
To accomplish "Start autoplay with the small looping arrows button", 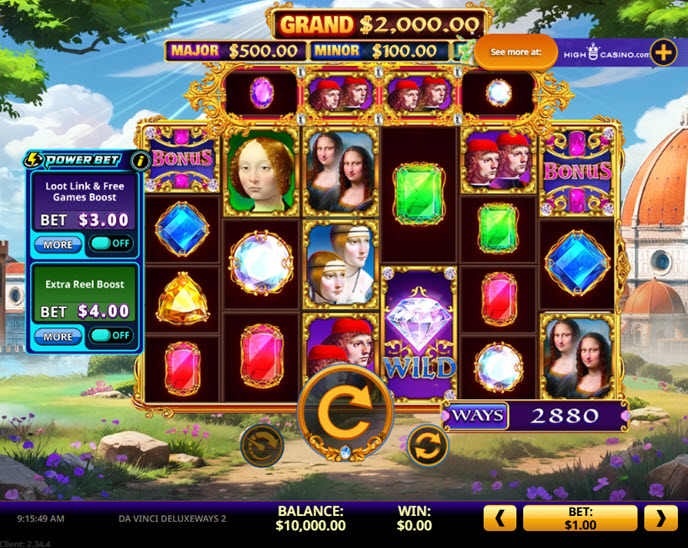I will point(427,443).
